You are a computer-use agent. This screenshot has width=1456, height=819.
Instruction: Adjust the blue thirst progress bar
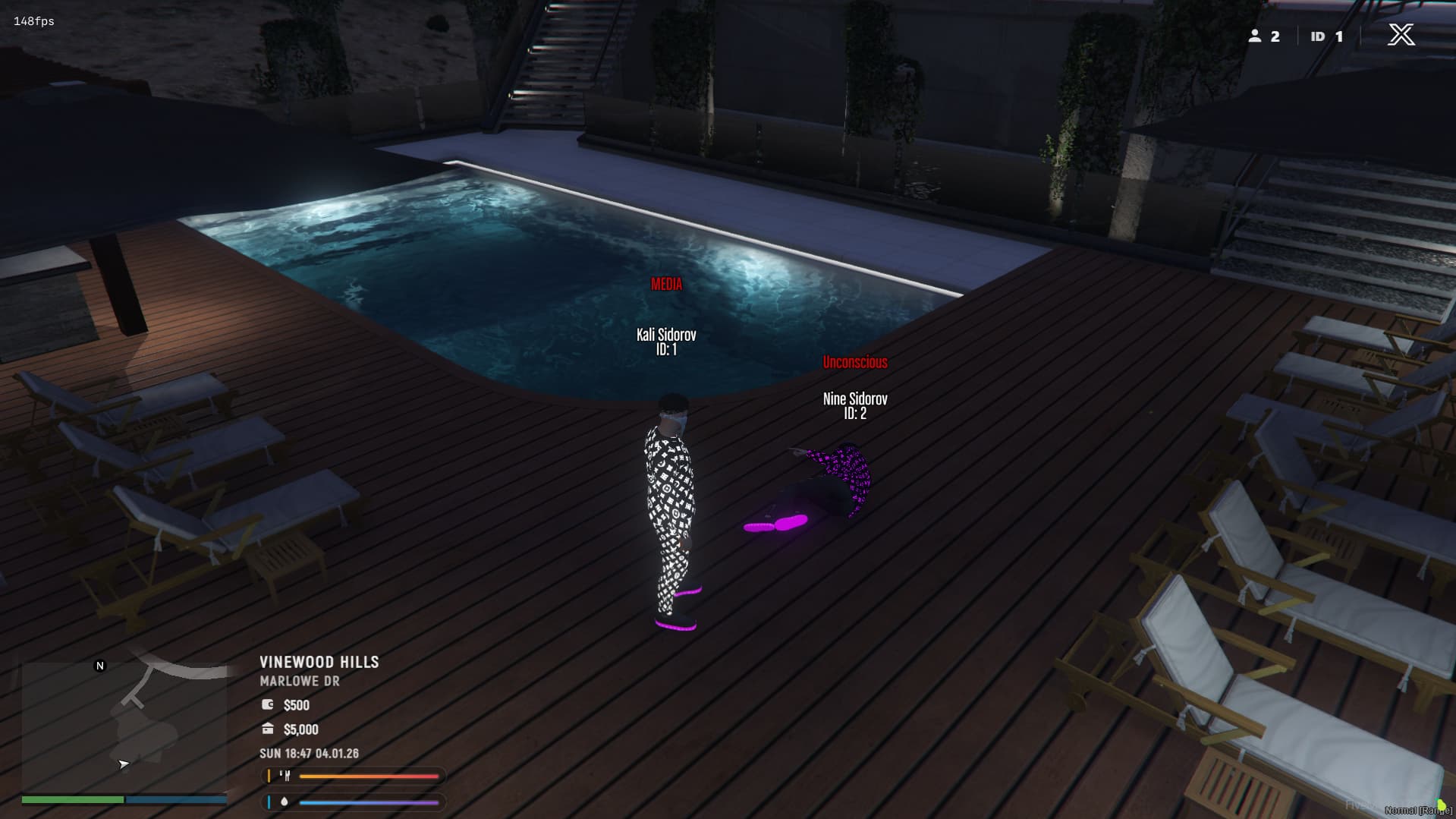click(370, 801)
